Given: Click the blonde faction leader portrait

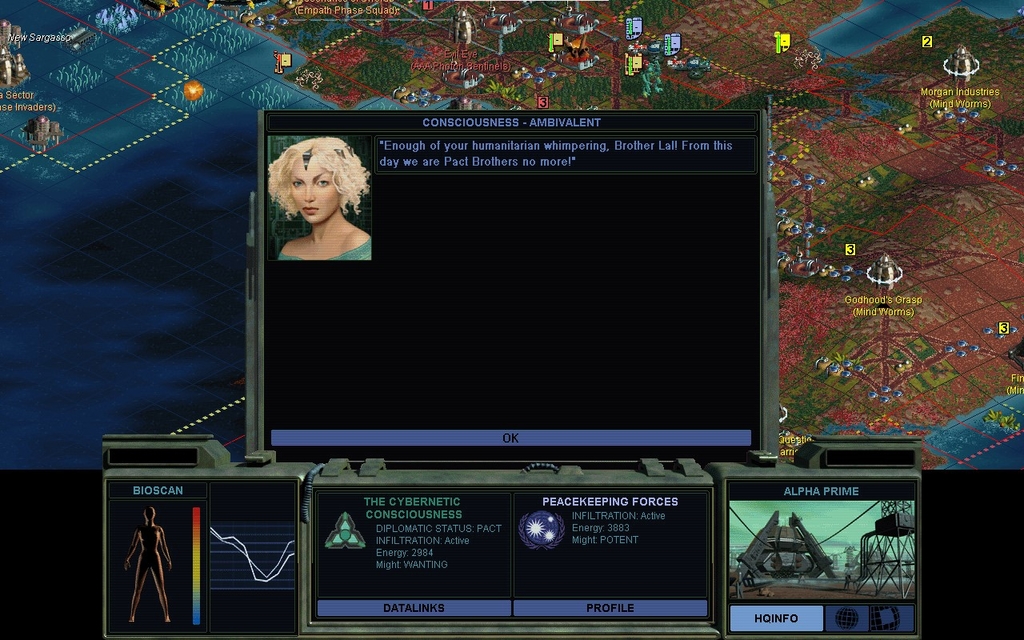Looking at the screenshot, I should [319, 198].
